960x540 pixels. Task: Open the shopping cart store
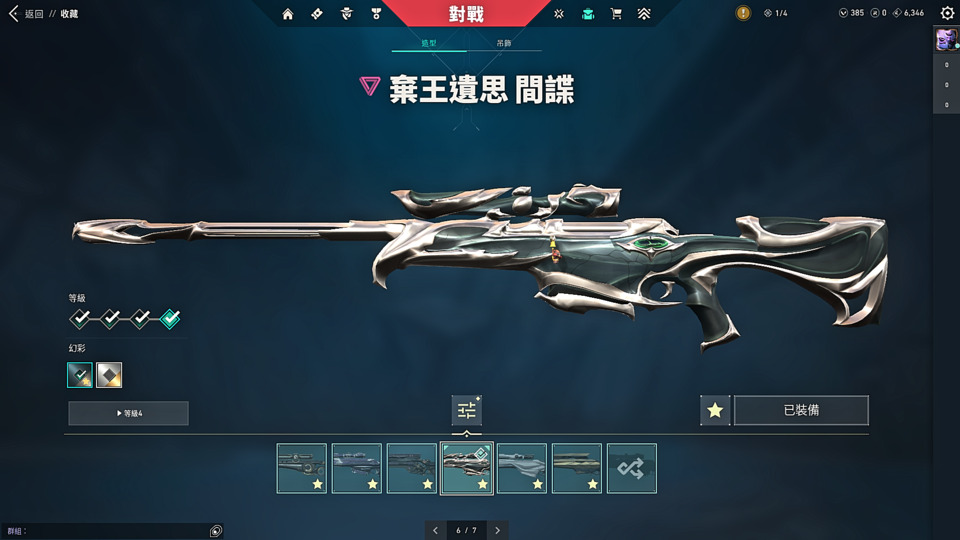click(616, 14)
